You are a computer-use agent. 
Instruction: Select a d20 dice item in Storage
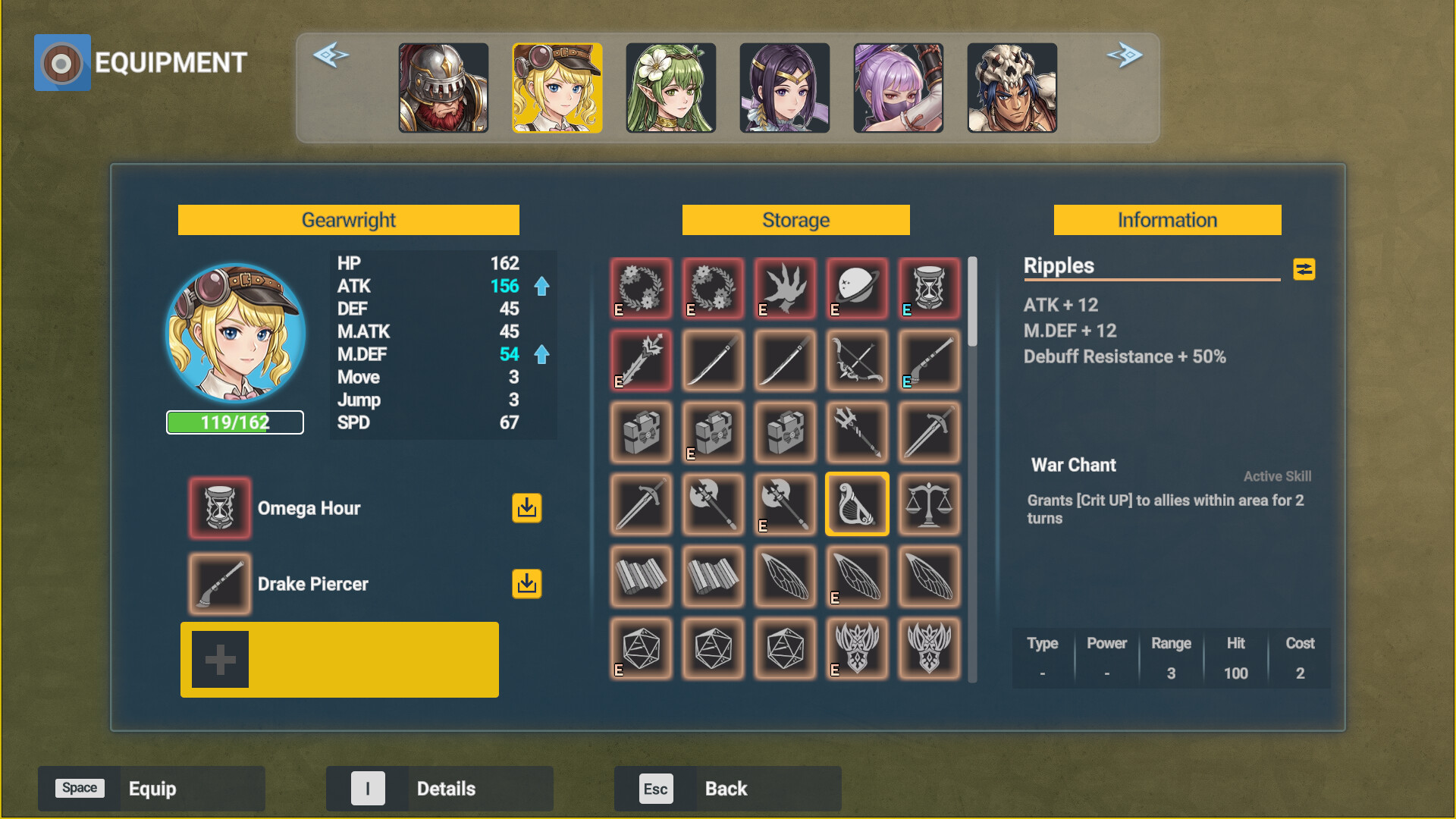pyautogui.click(x=640, y=648)
